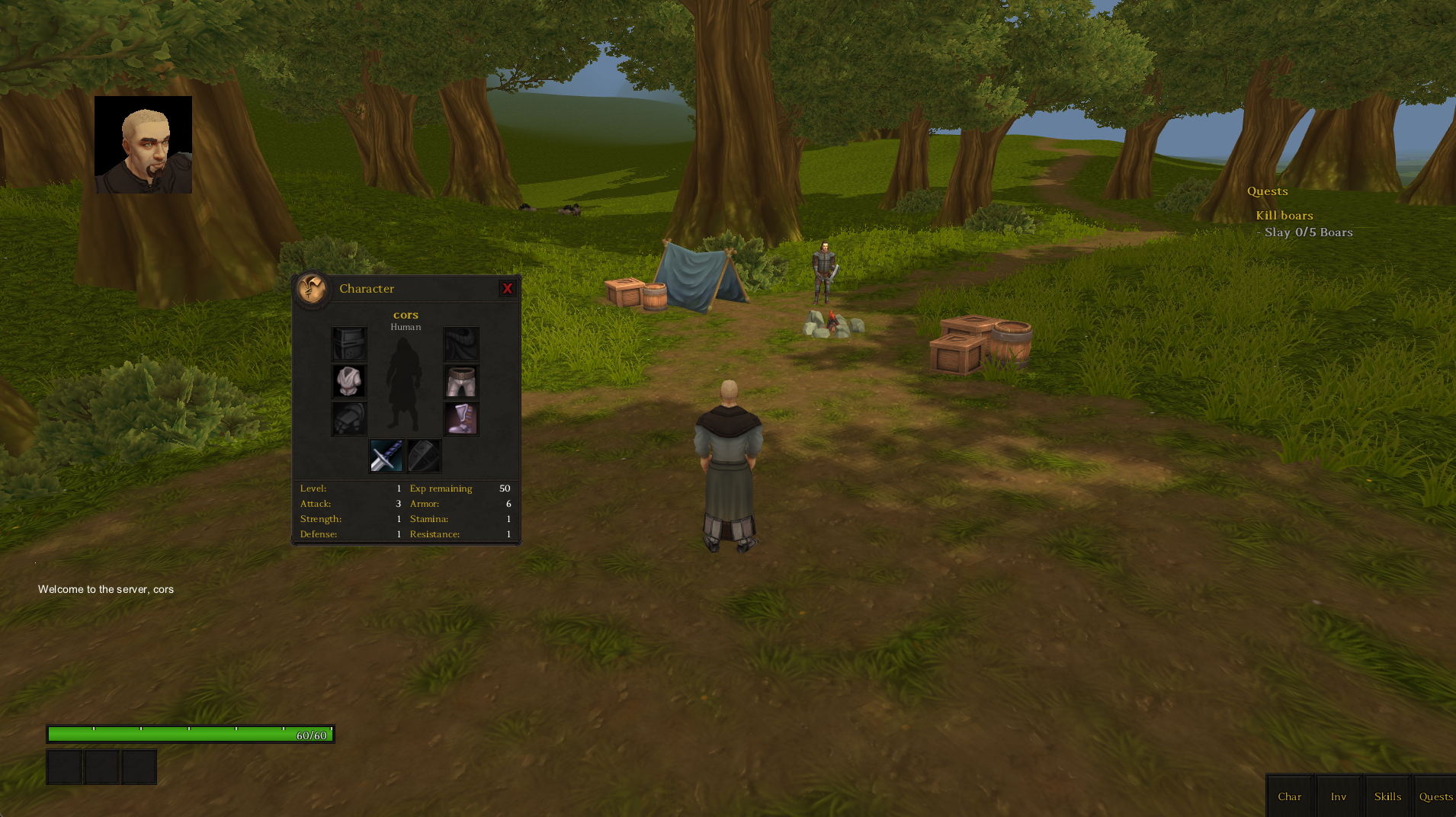This screenshot has height=817, width=1456.
Task: Click the player portrait thumbnail
Action: click(143, 145)
